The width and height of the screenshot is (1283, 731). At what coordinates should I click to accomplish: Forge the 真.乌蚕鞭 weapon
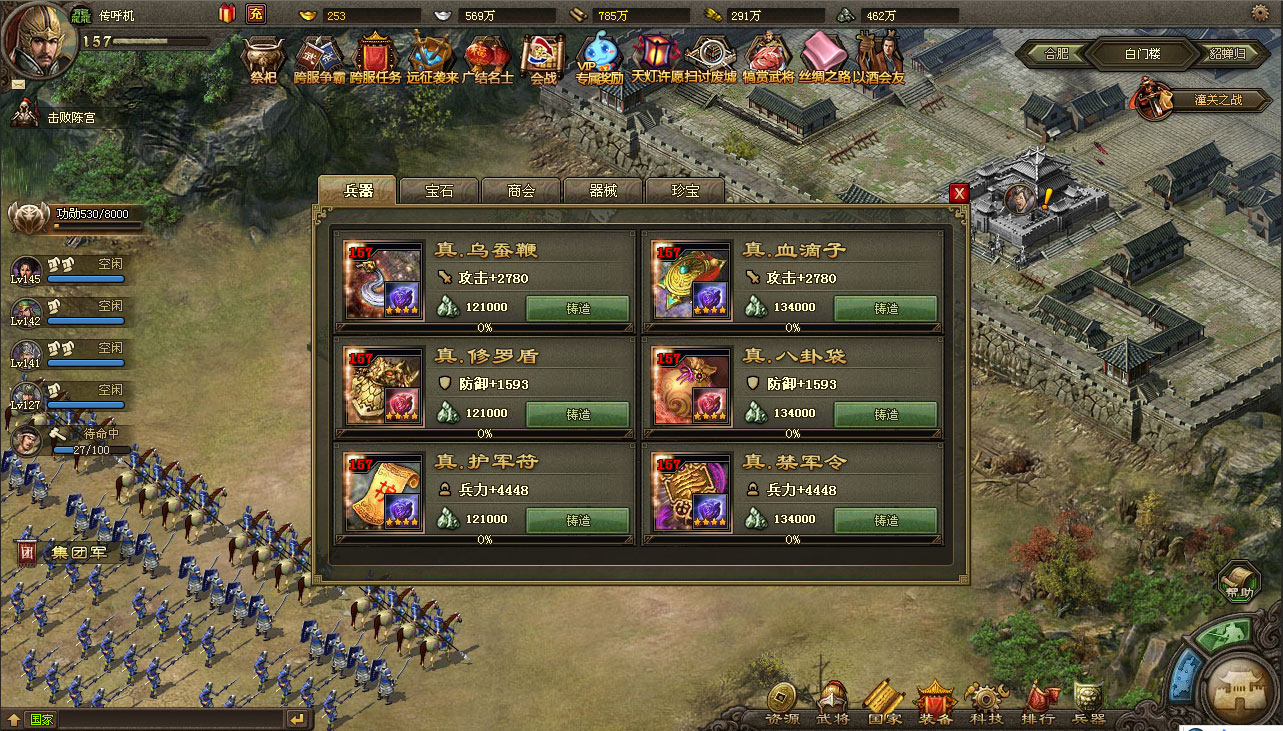pyautogui.click(x=578, y=308)
